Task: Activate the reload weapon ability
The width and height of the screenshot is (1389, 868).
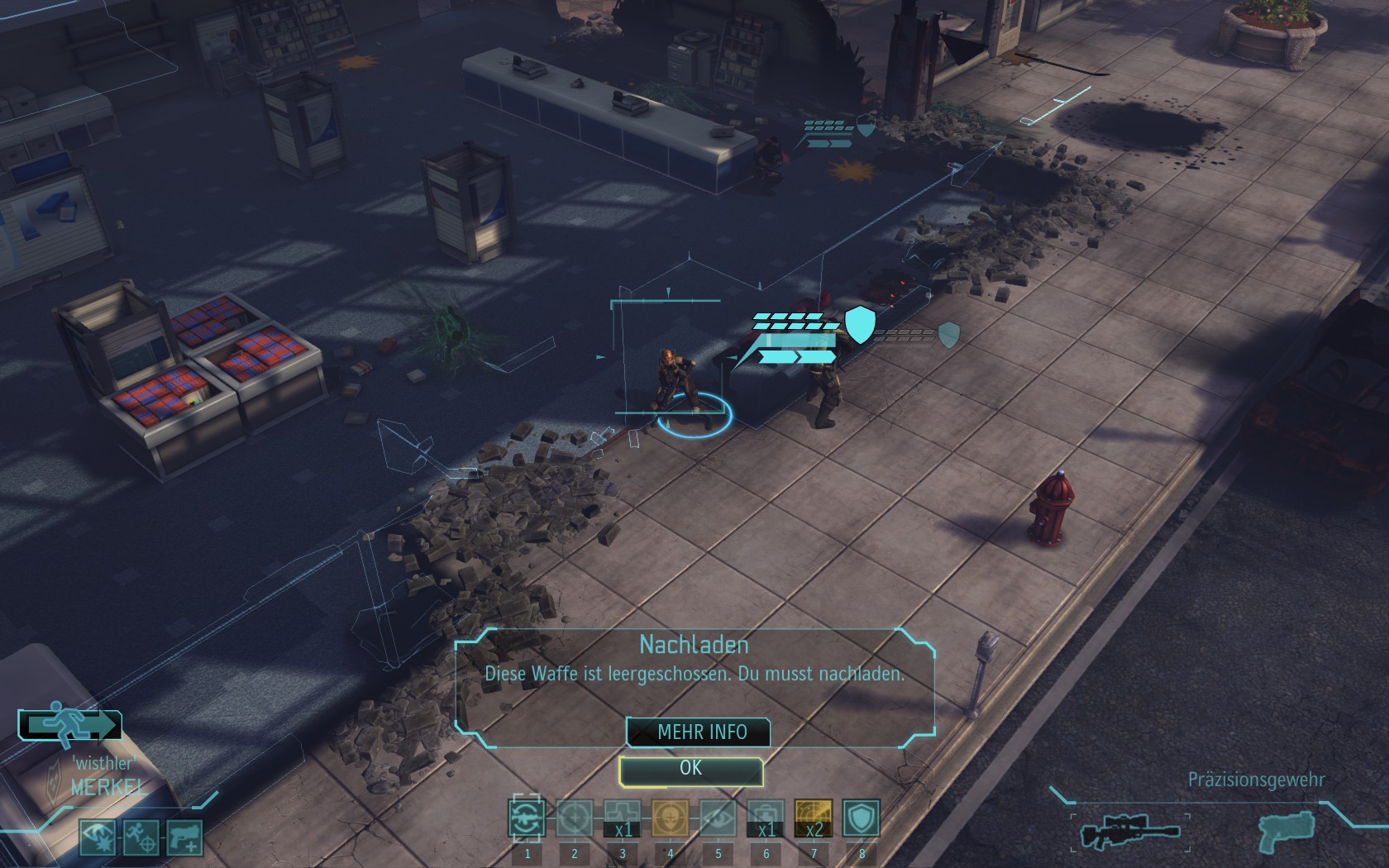Action: pyautogui.click(x=527, y=818)
